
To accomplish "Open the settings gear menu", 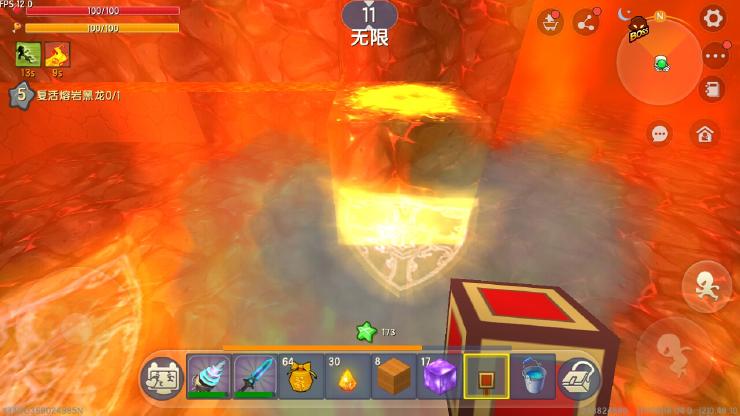I will point(713,18).
